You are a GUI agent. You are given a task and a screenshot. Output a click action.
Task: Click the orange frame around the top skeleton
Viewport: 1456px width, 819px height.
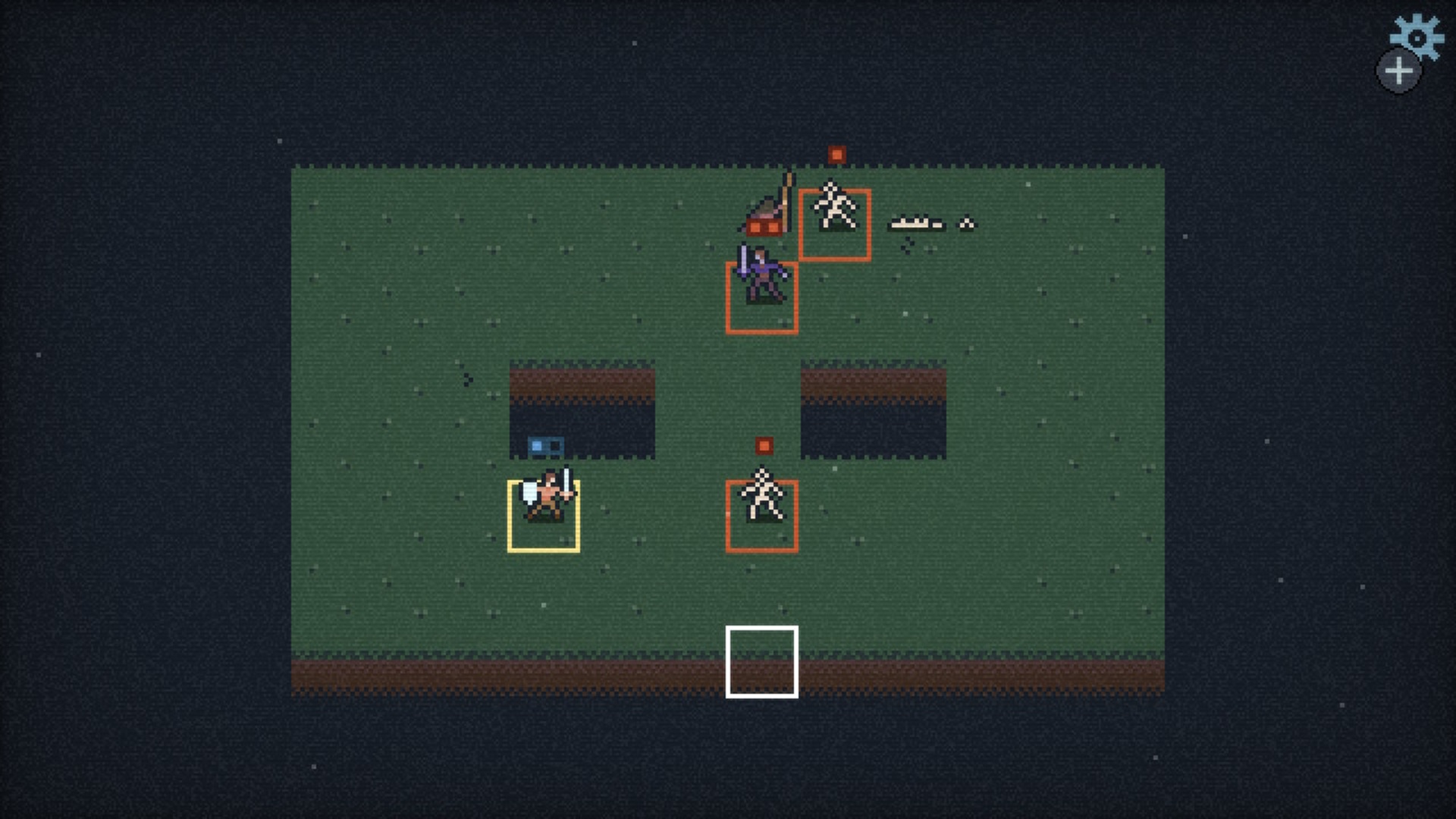point(834,225)
